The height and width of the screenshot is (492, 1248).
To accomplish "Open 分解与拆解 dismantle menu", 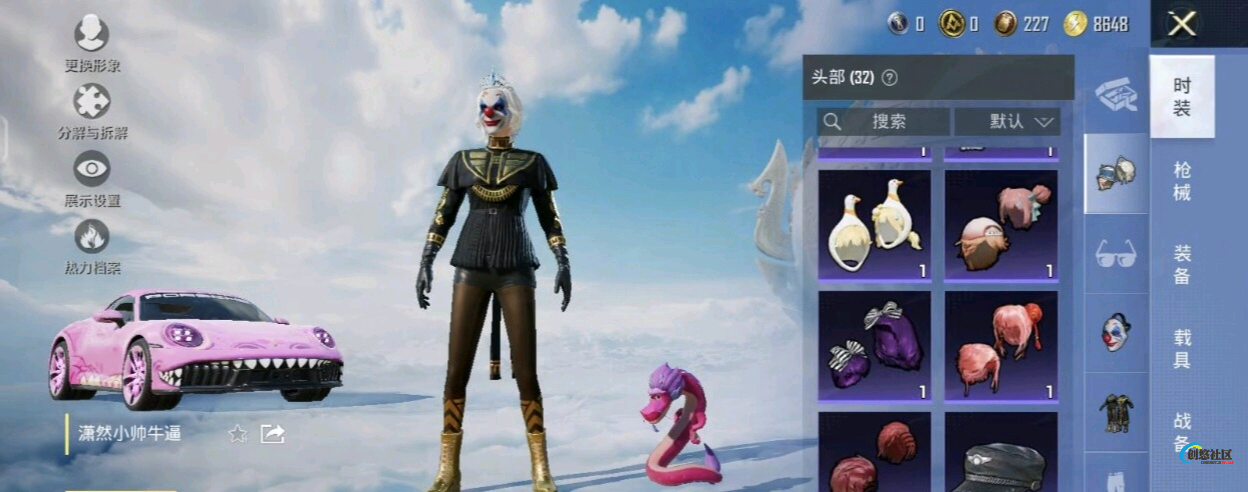I will pos(92,108).
